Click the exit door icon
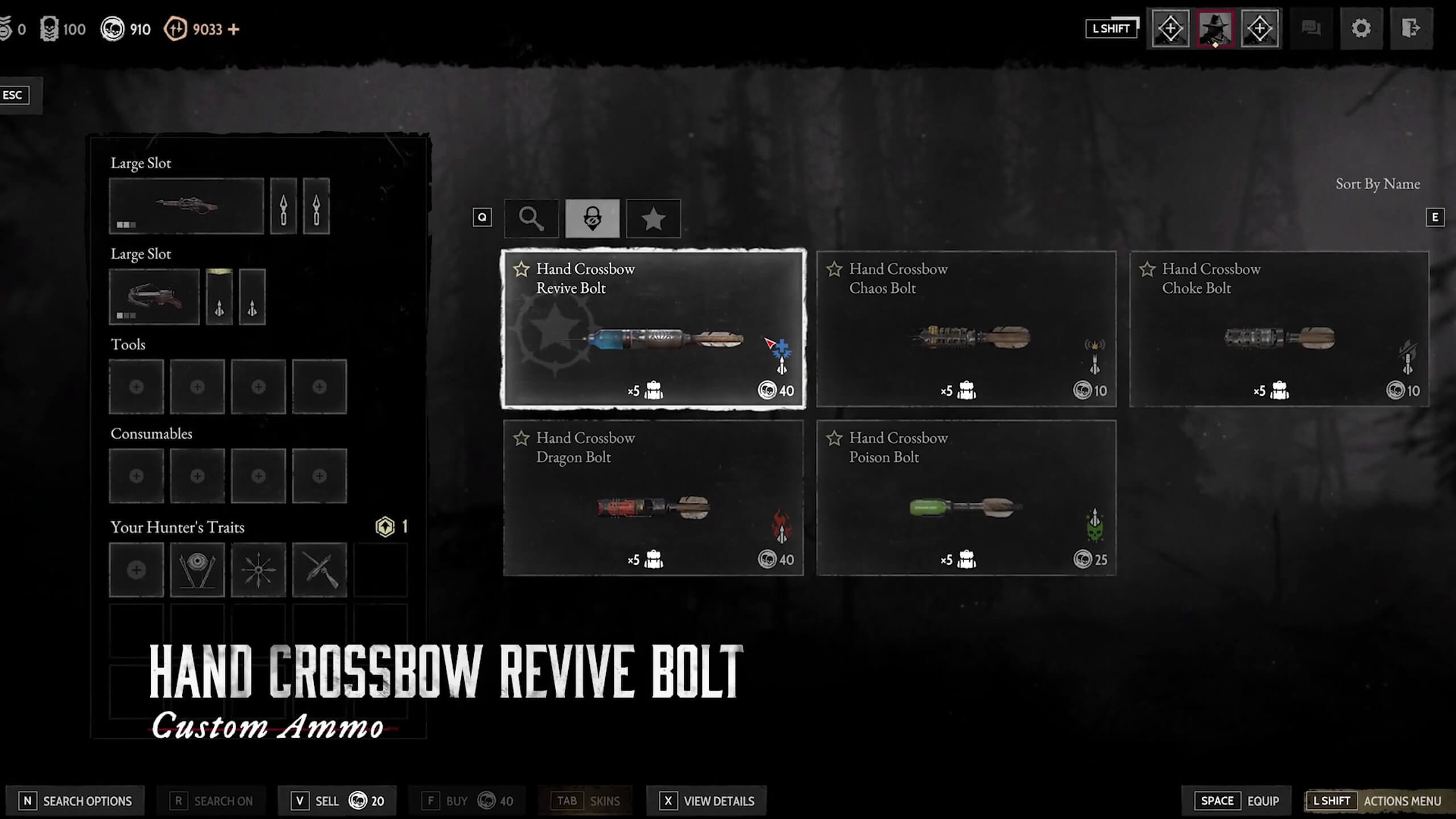Screen dimensions: 1456x819 (1410, 28)
